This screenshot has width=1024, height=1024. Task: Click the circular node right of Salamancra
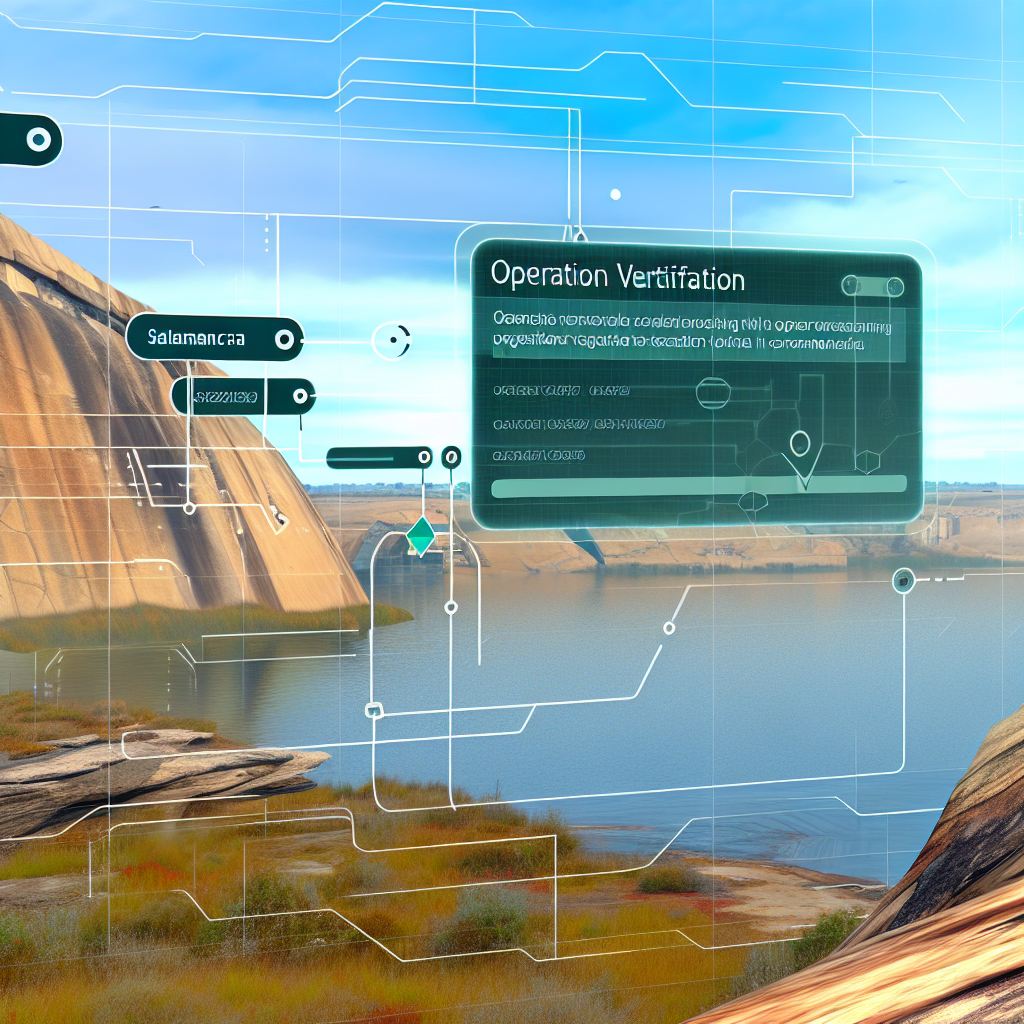pyautogui.click(x=392, y=340)
